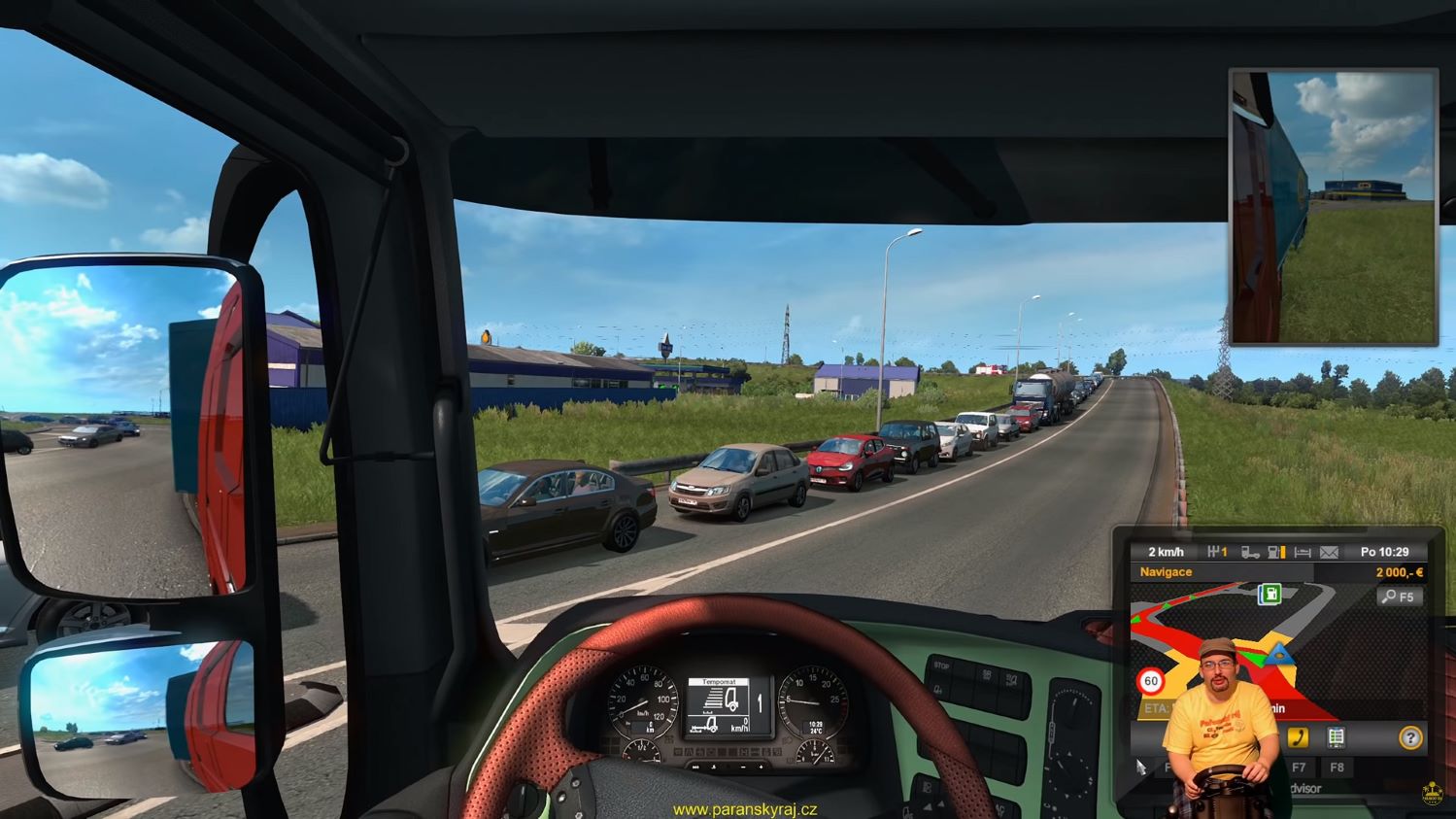Click the bed rest indicator icon
Screen dimensions: 1456x819
pyautogui.click(x=1303, y=552)
